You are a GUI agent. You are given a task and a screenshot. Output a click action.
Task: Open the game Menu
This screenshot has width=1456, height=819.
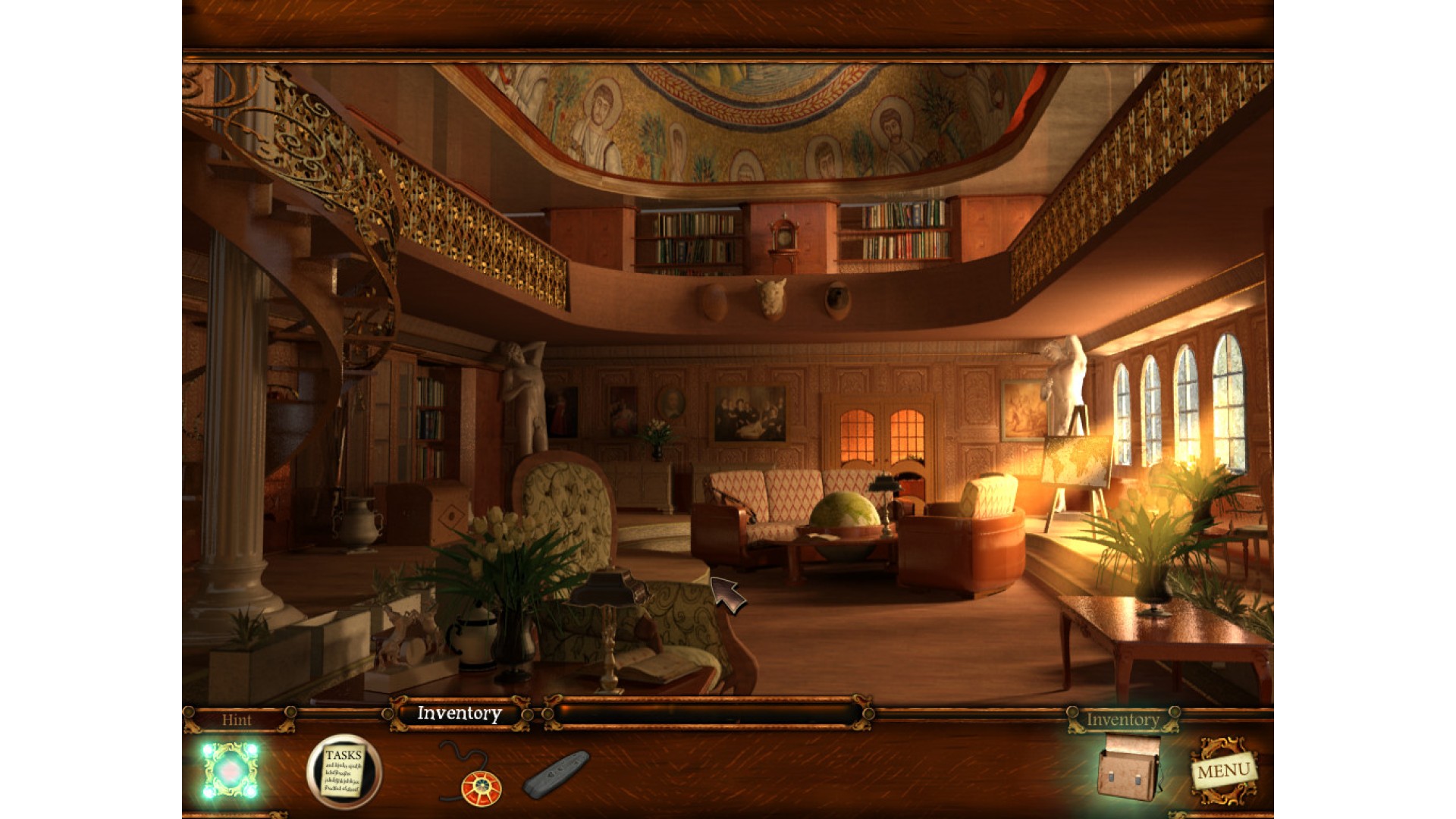pos(1222,772)
